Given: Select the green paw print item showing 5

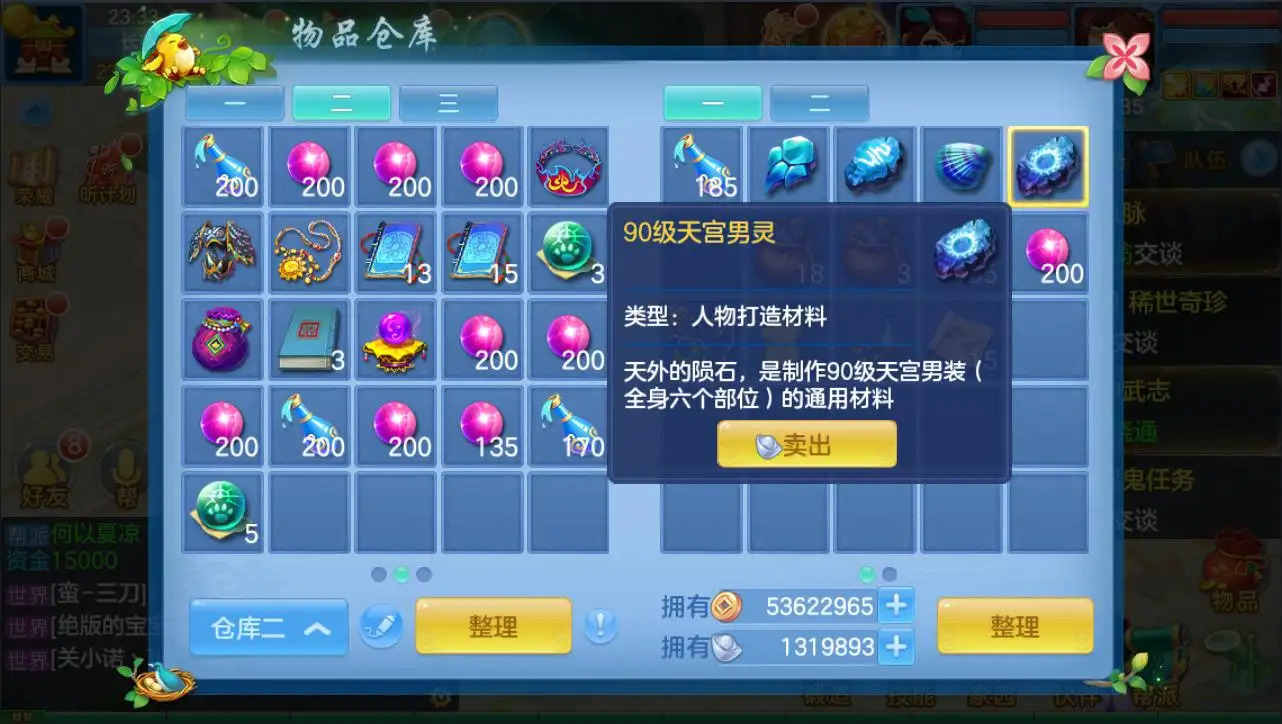Looking at the screenshot, I should coord(222,510).
